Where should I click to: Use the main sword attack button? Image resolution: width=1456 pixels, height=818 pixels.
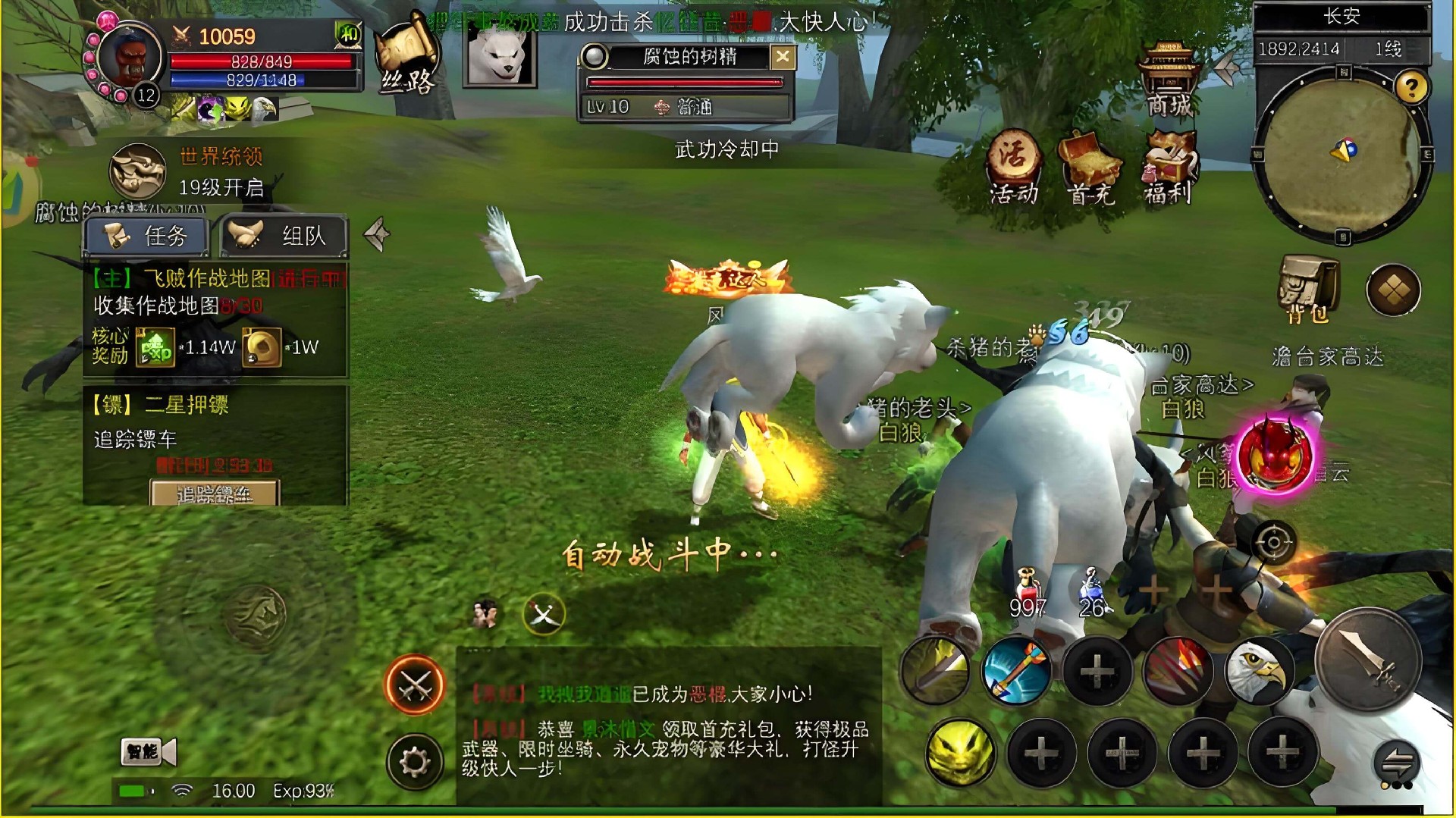click(1367, 660)
